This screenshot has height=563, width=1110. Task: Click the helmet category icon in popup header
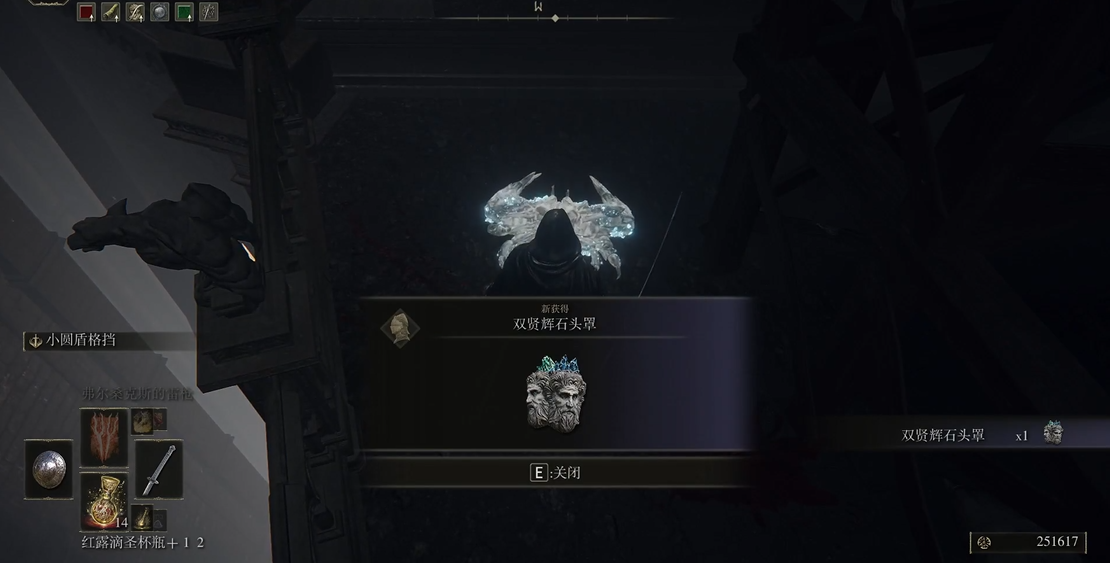[400, 327]
